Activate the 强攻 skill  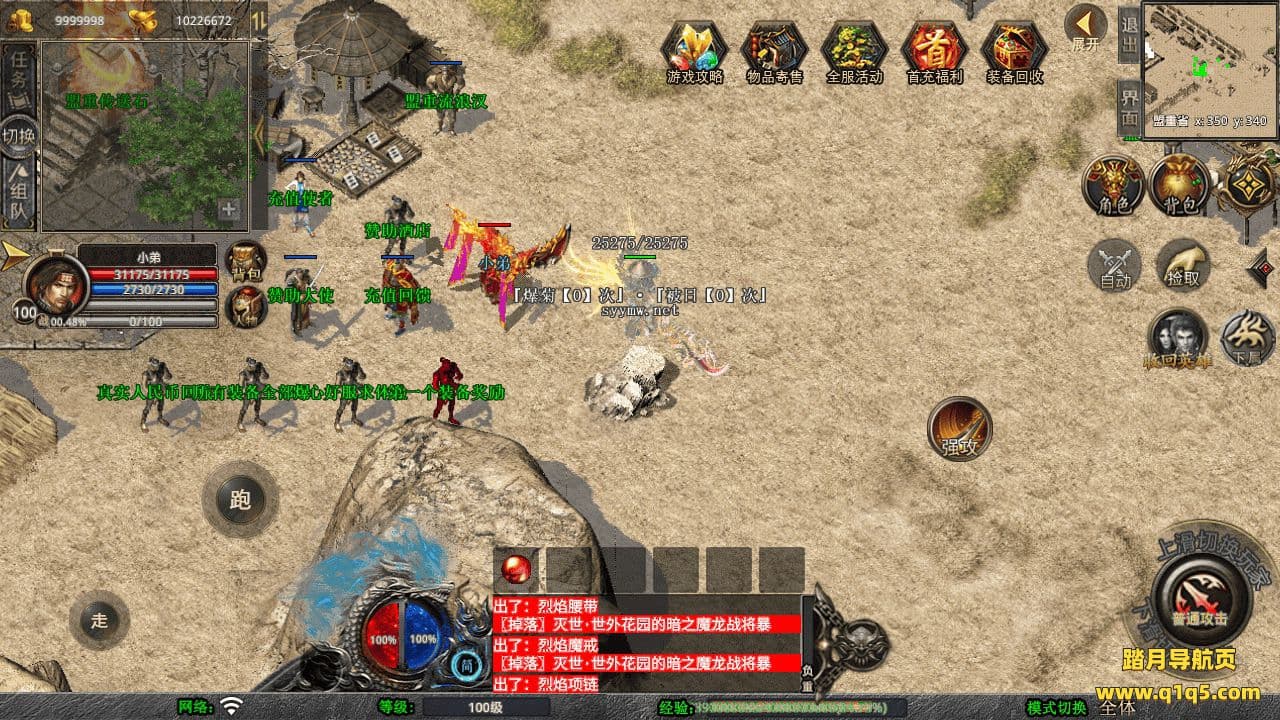[959, 428]
